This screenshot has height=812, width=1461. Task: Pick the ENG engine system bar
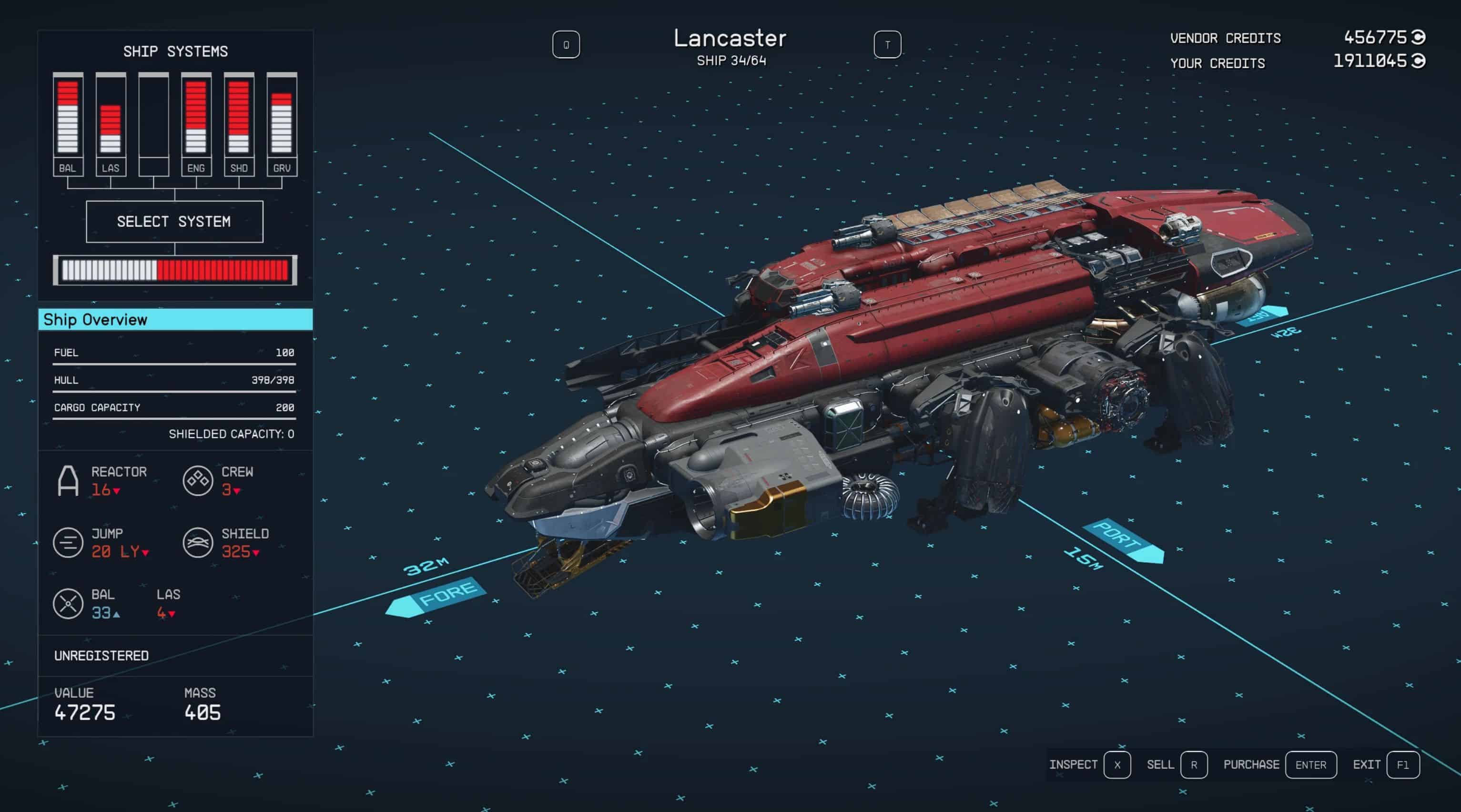(196, 123)
